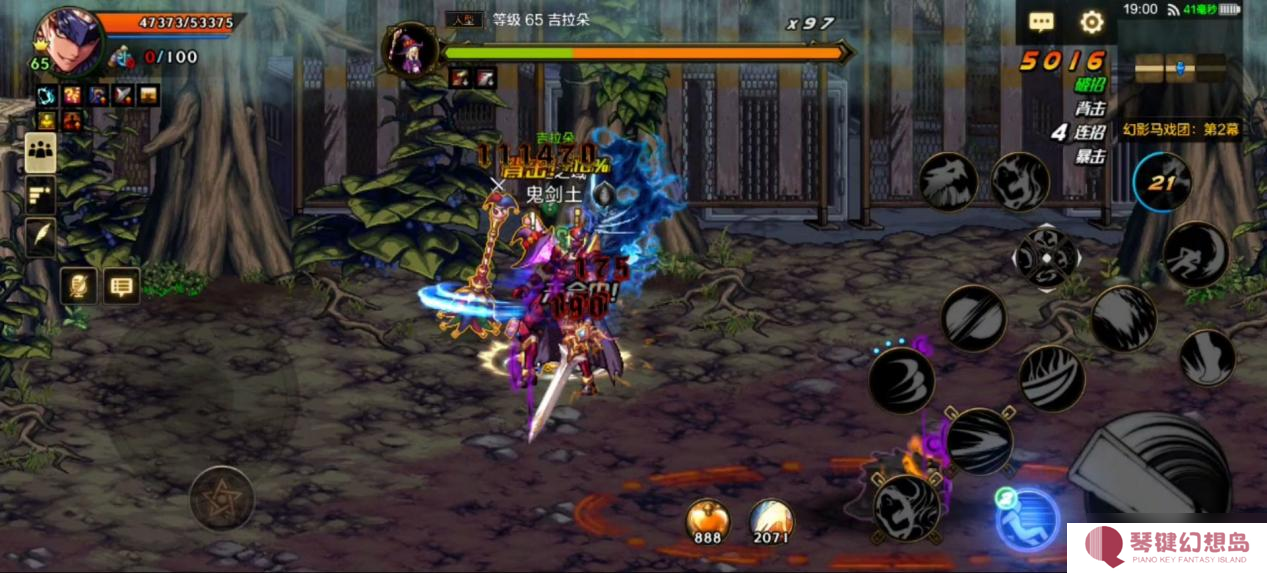
Task: Open the quick chat message button
Action: click(x=121, y=287)
